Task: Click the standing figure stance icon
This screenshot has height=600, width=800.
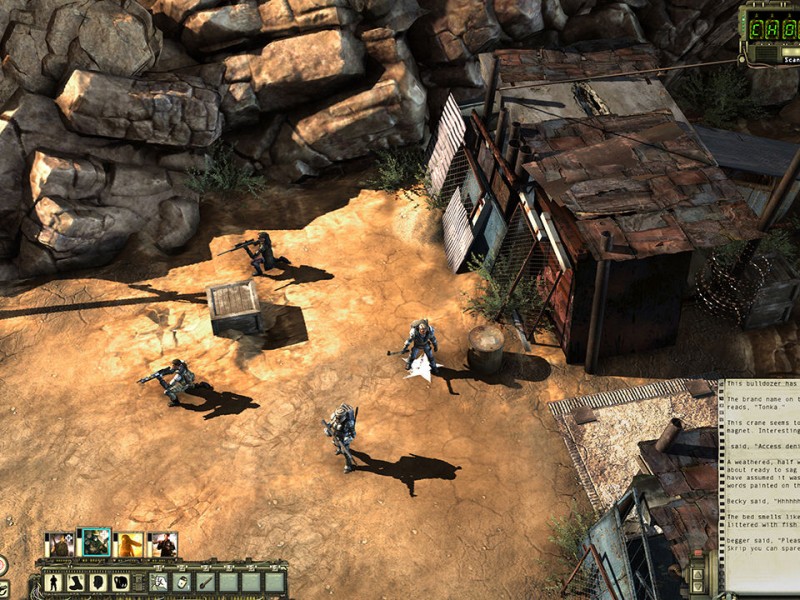Action: [52, 582]
